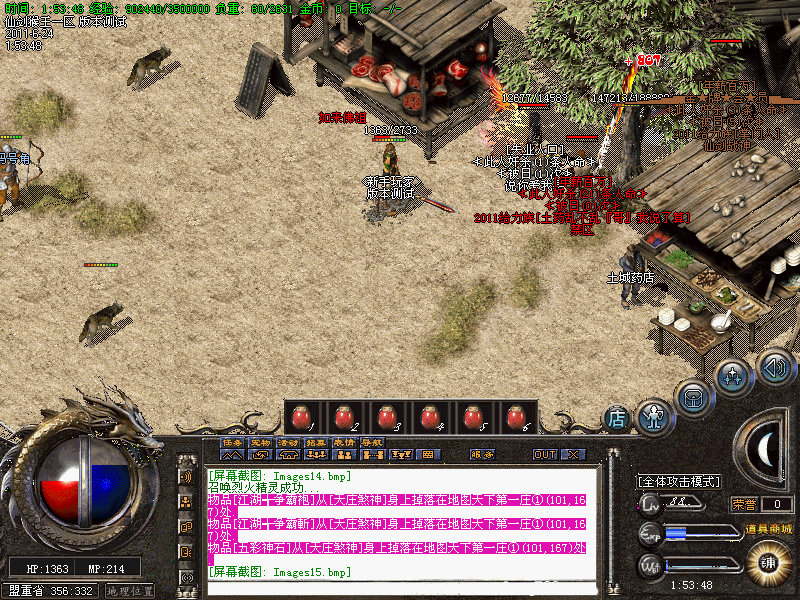Open the 任务 quest tab

(x=232, y=442)
